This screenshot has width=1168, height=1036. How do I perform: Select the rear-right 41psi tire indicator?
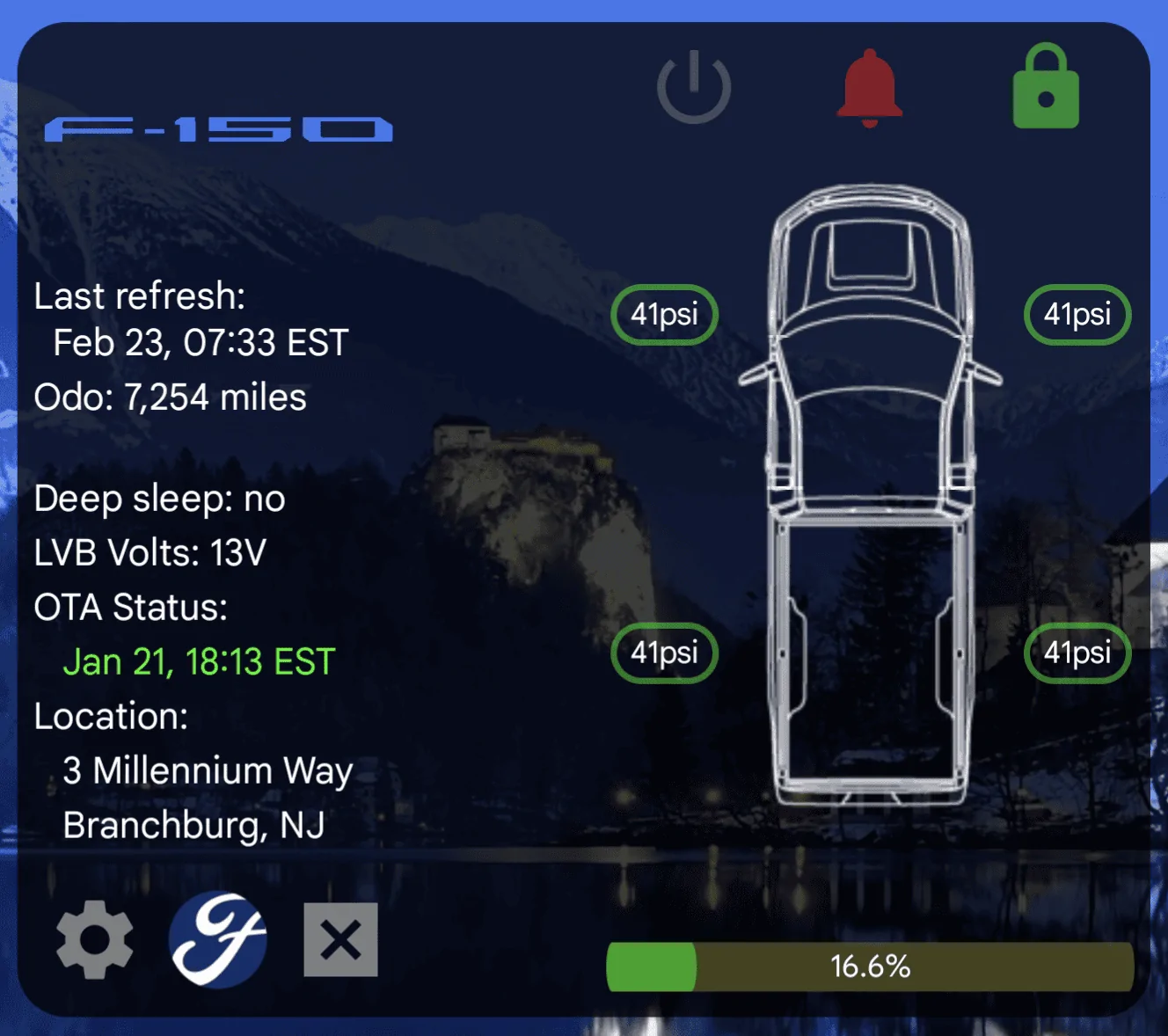[x=1076, y=653]
